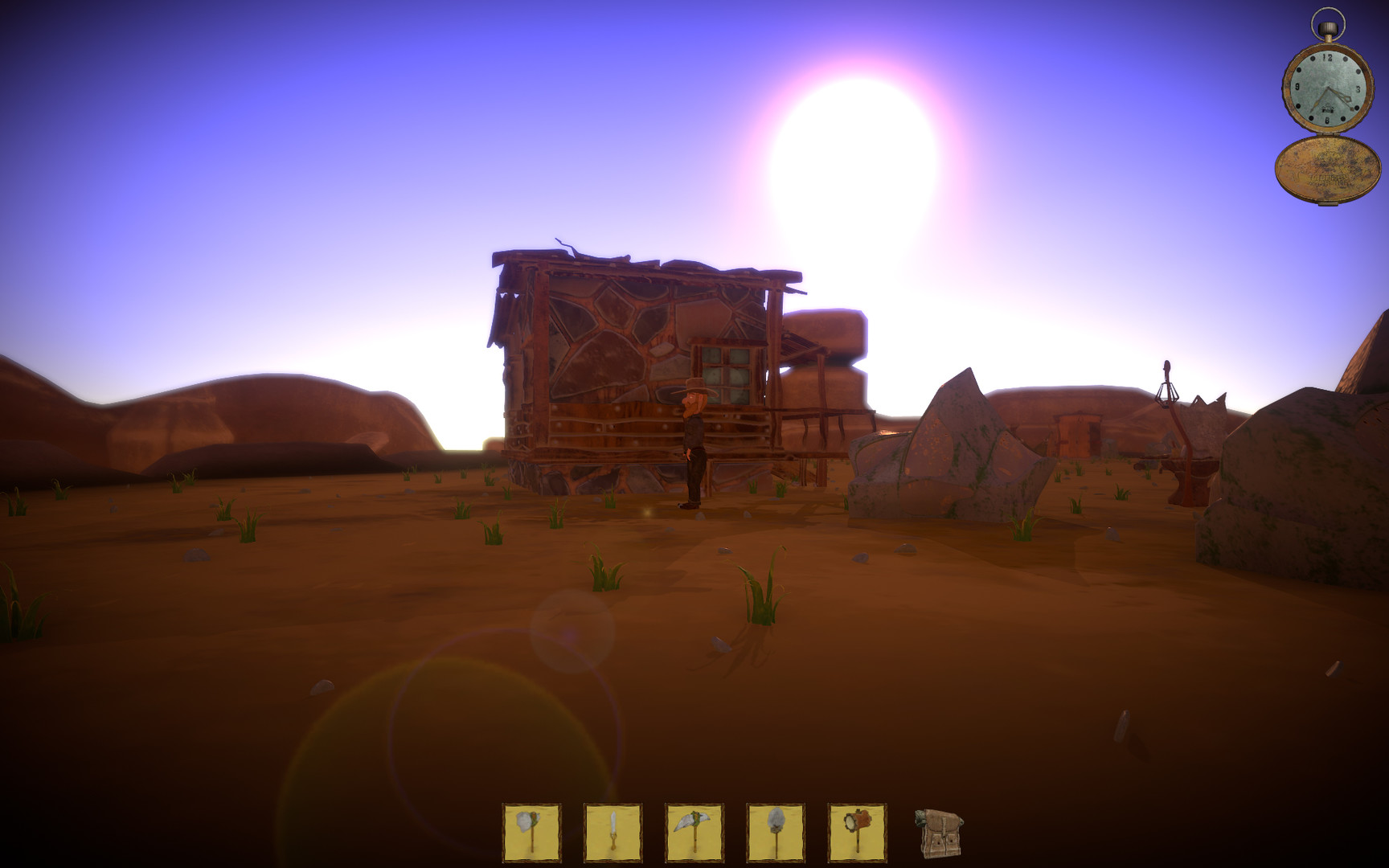This screenshot has height=868, width=1389.
Task: Toggle the second hotbar slot active
Action: [x=613, y=832]
